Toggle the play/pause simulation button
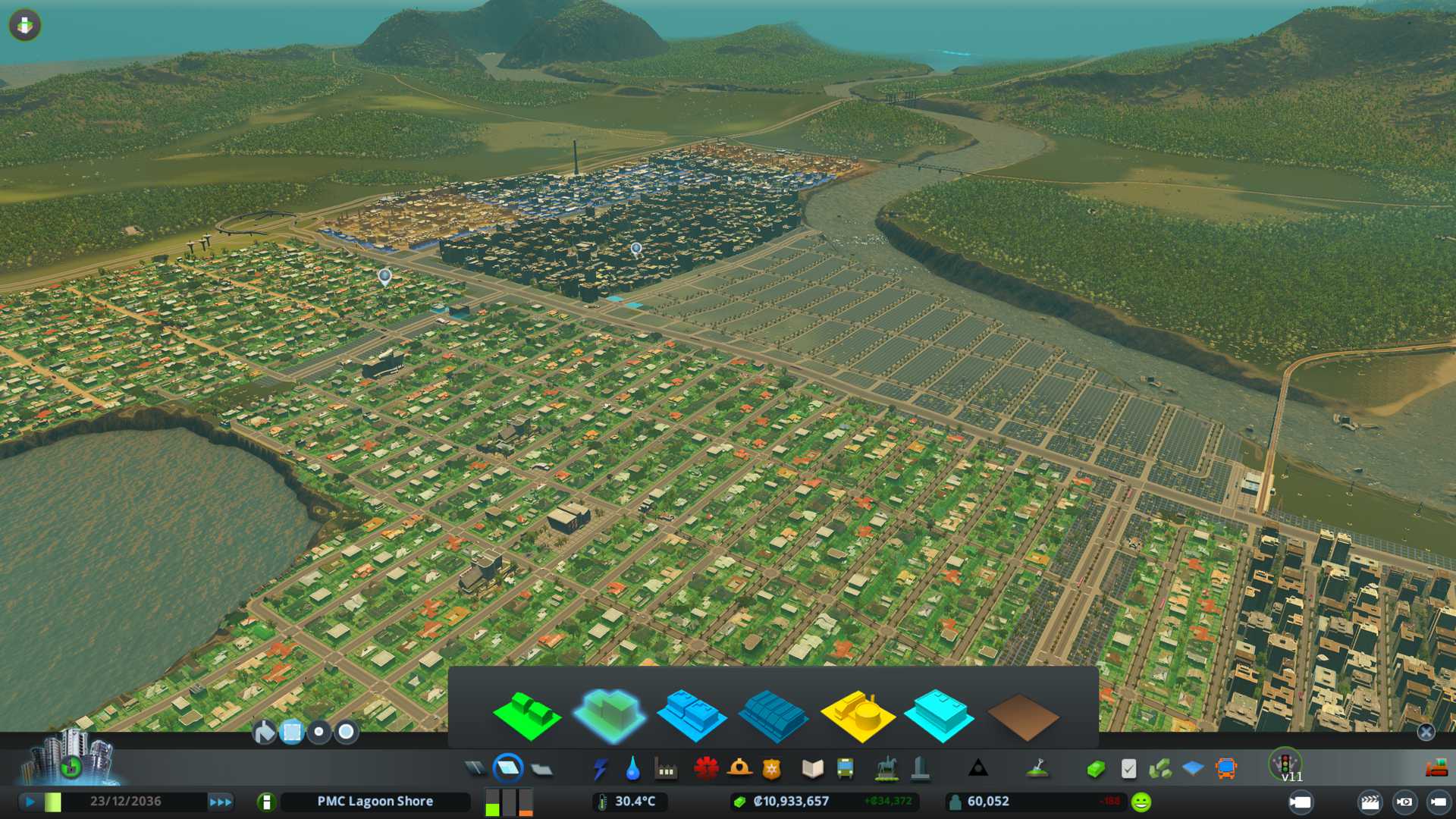Viewport: 1456px width, 819px height. tap(30, 802)
